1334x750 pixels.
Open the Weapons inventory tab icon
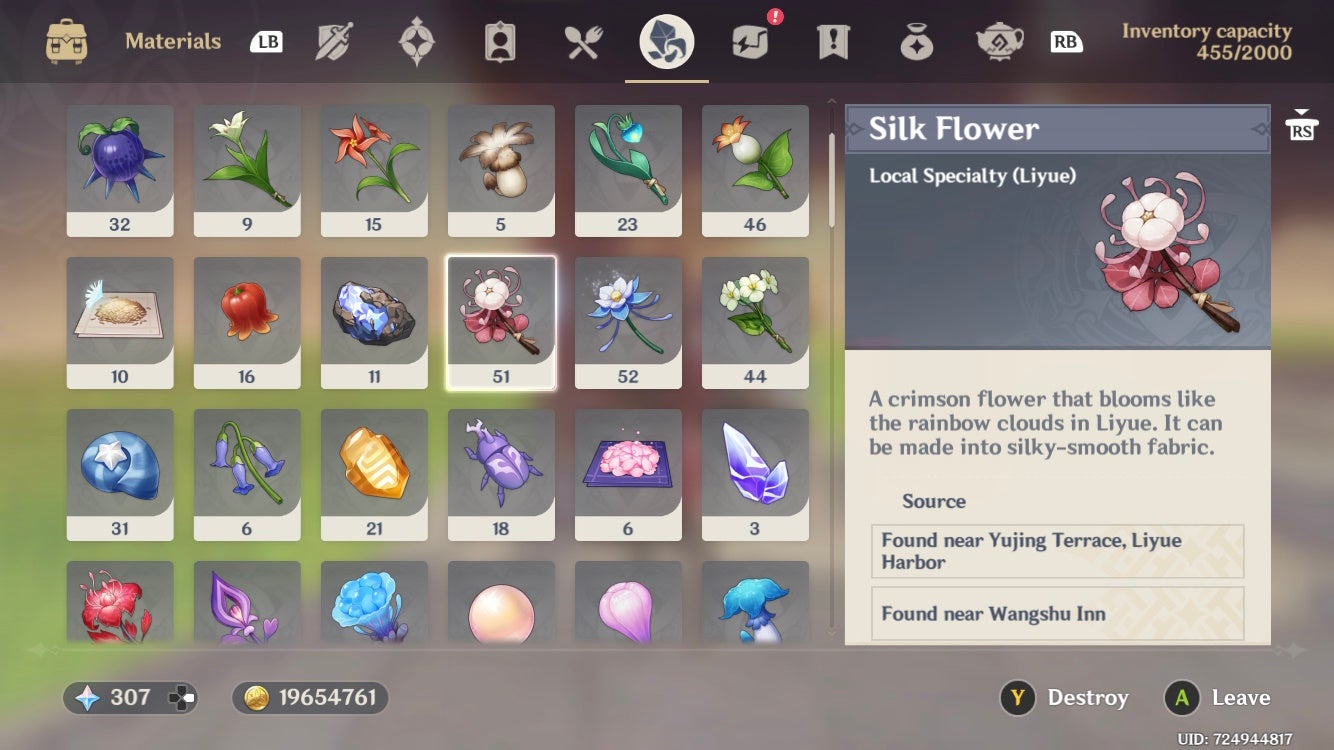[x=334, y=42]
